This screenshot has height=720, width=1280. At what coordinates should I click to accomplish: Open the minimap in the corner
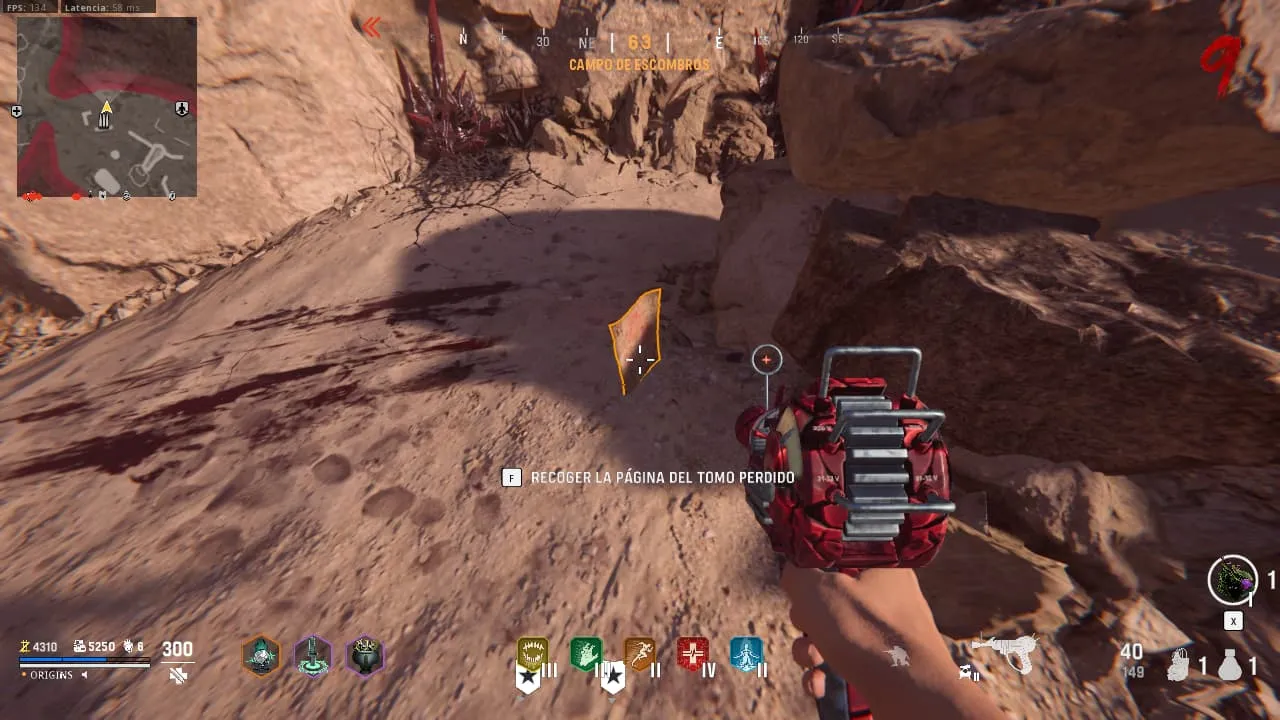point(106,107)
